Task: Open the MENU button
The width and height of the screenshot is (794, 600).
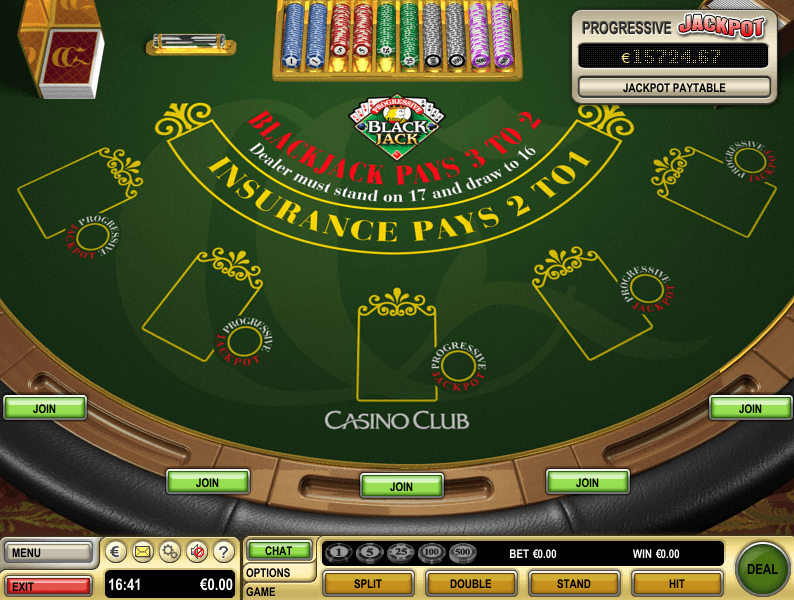Action: tap(49, 553)
